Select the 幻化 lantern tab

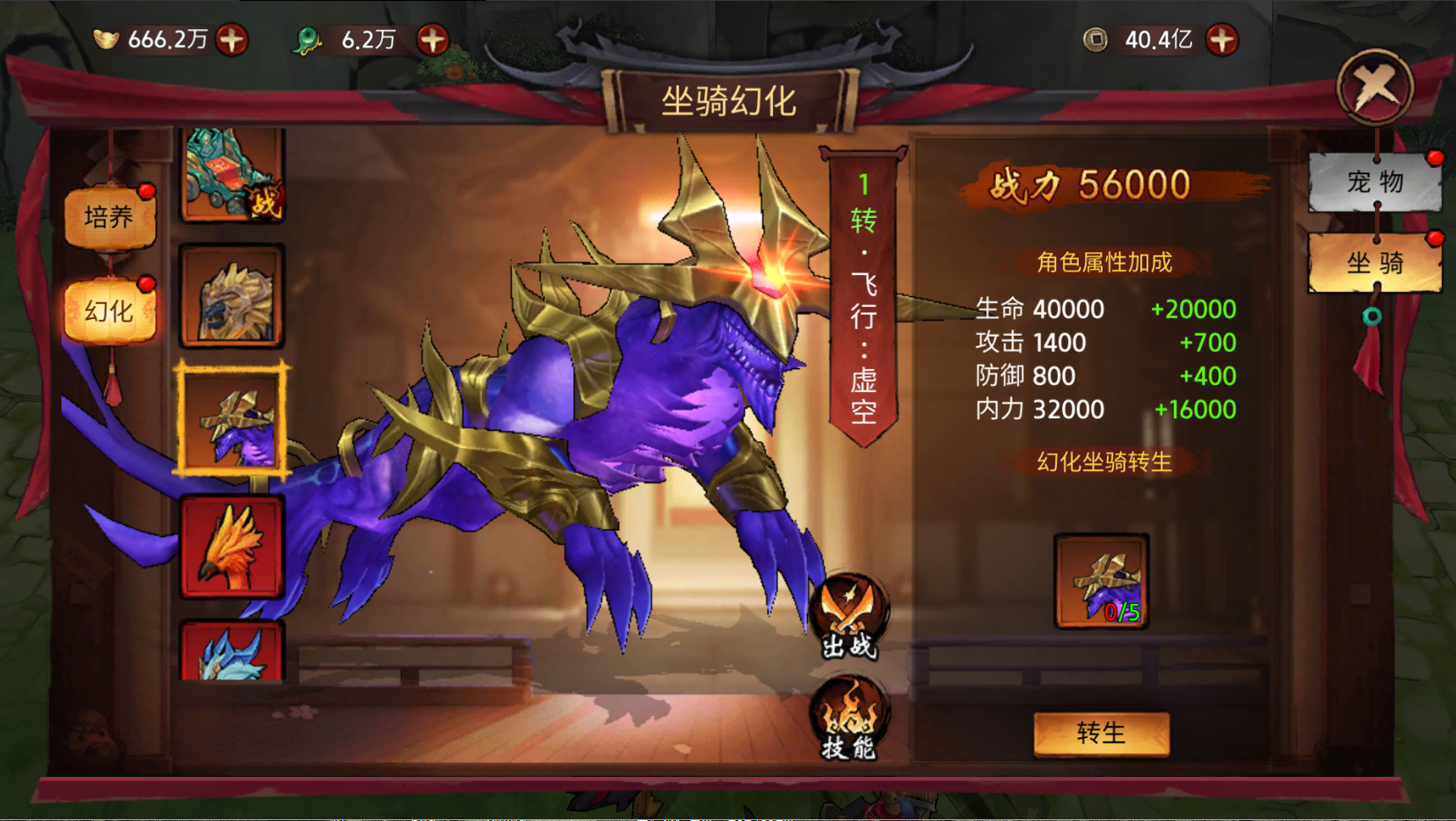point(109,310)
